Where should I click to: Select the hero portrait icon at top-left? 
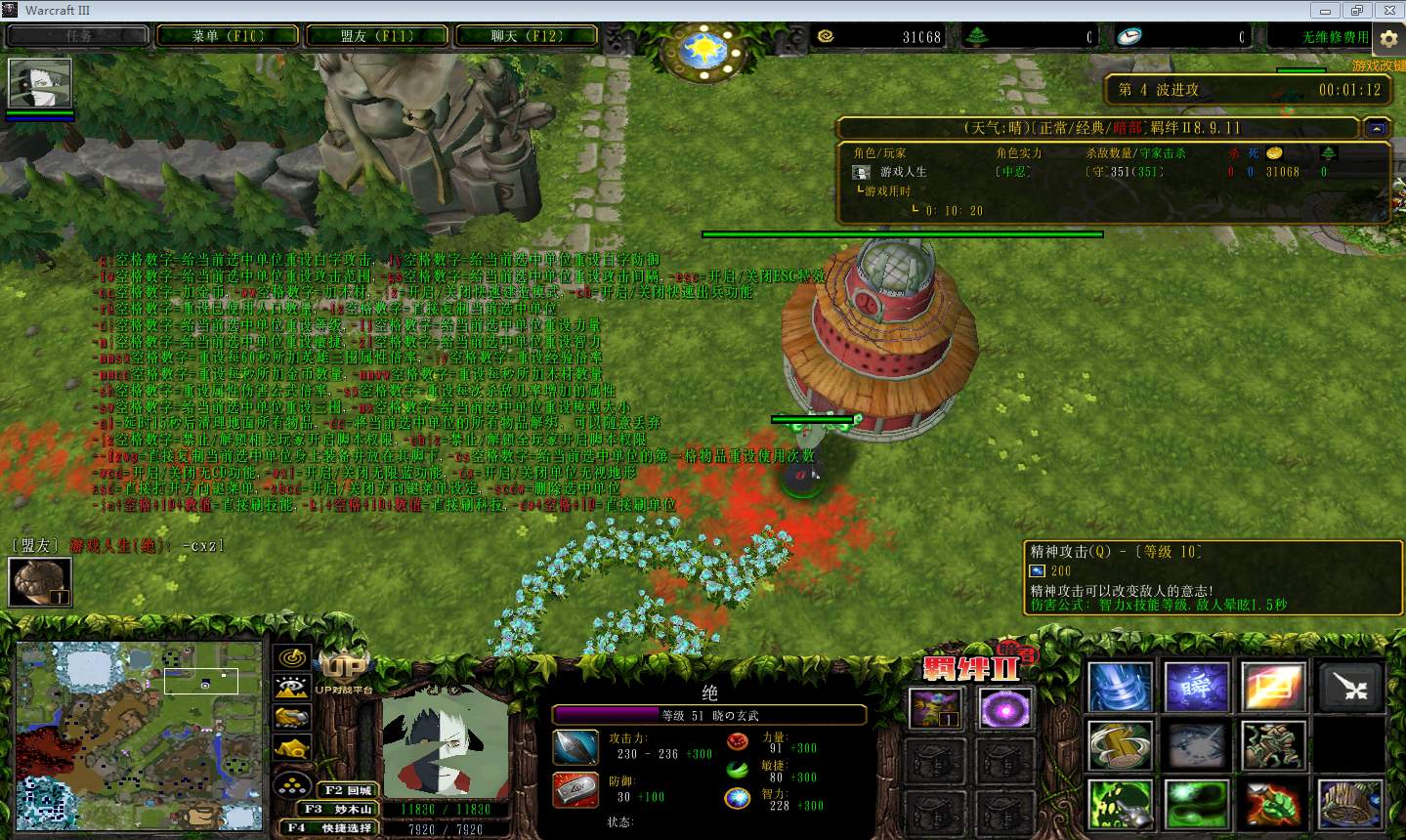[x=40, y=84]
